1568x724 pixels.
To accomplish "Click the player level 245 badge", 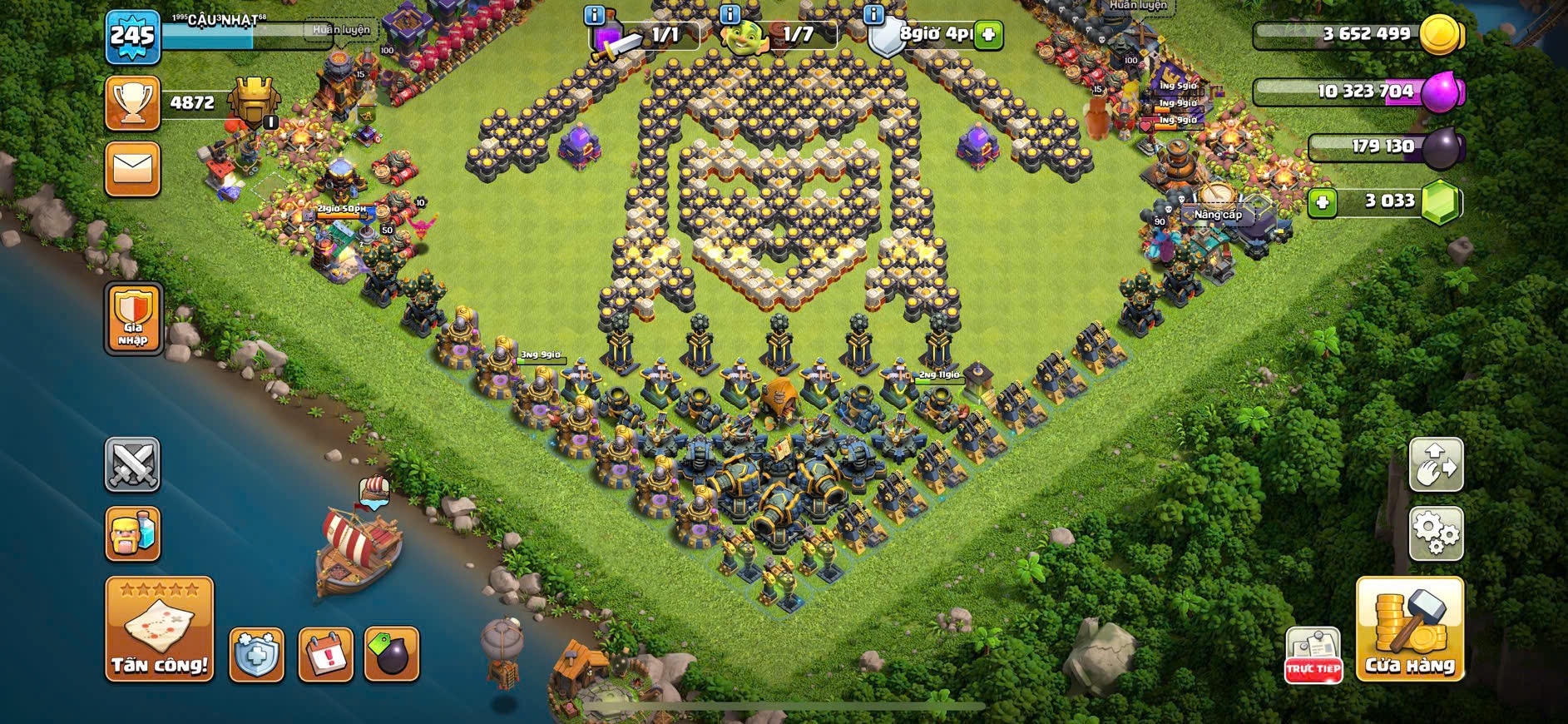I will coord(133,37).
